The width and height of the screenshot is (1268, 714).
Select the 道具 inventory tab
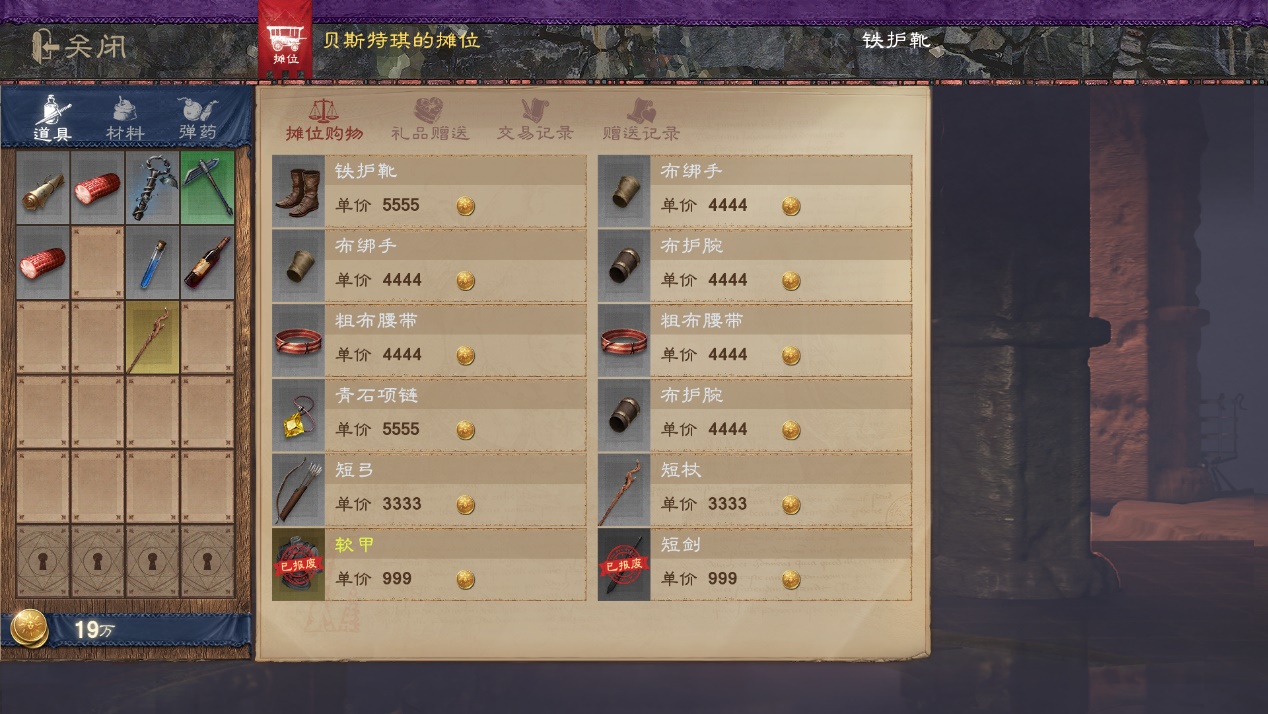click(x=52, y=118)
